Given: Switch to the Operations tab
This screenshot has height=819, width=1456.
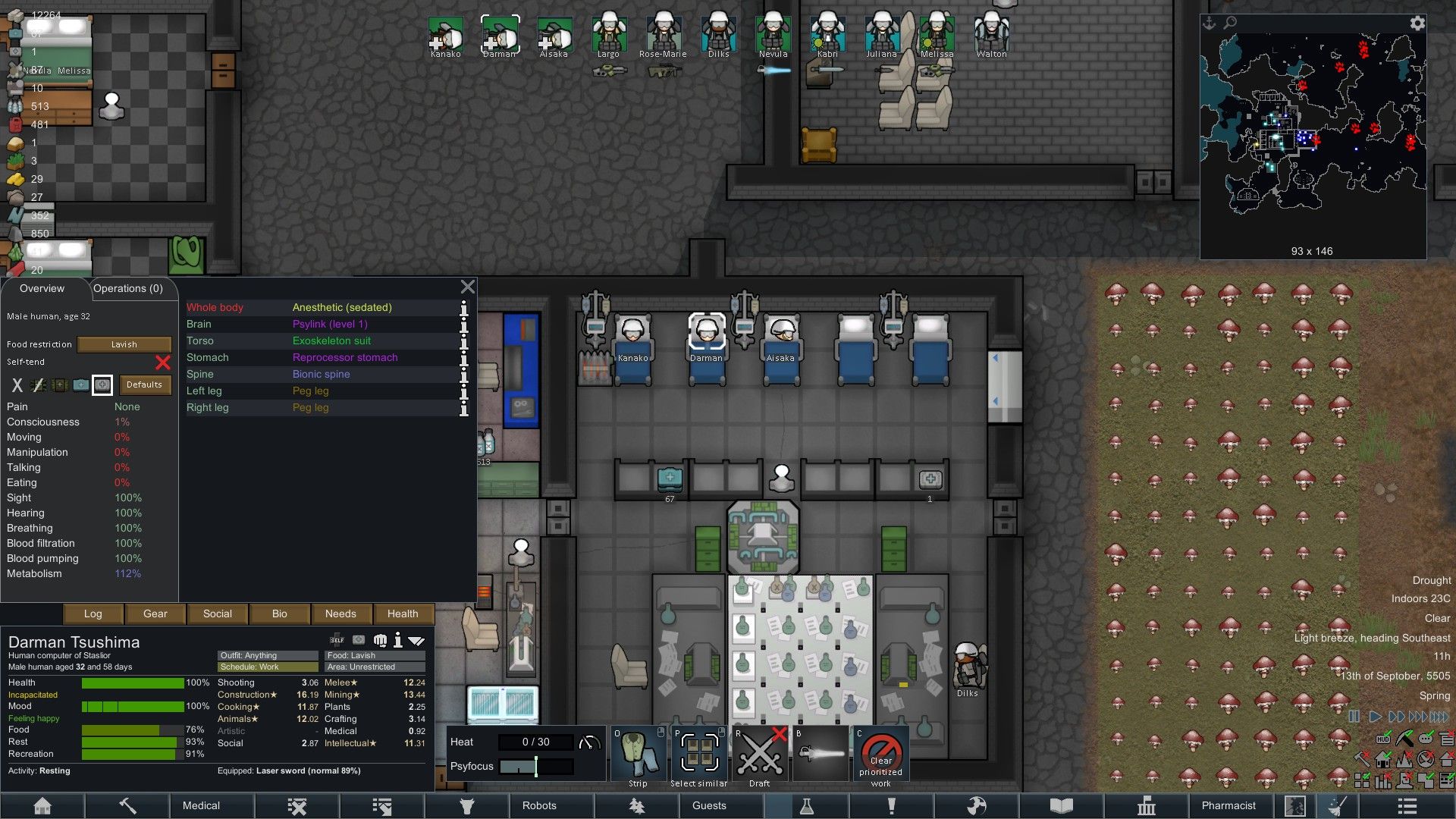Looking at the screenshot, I should pos(127,288).
